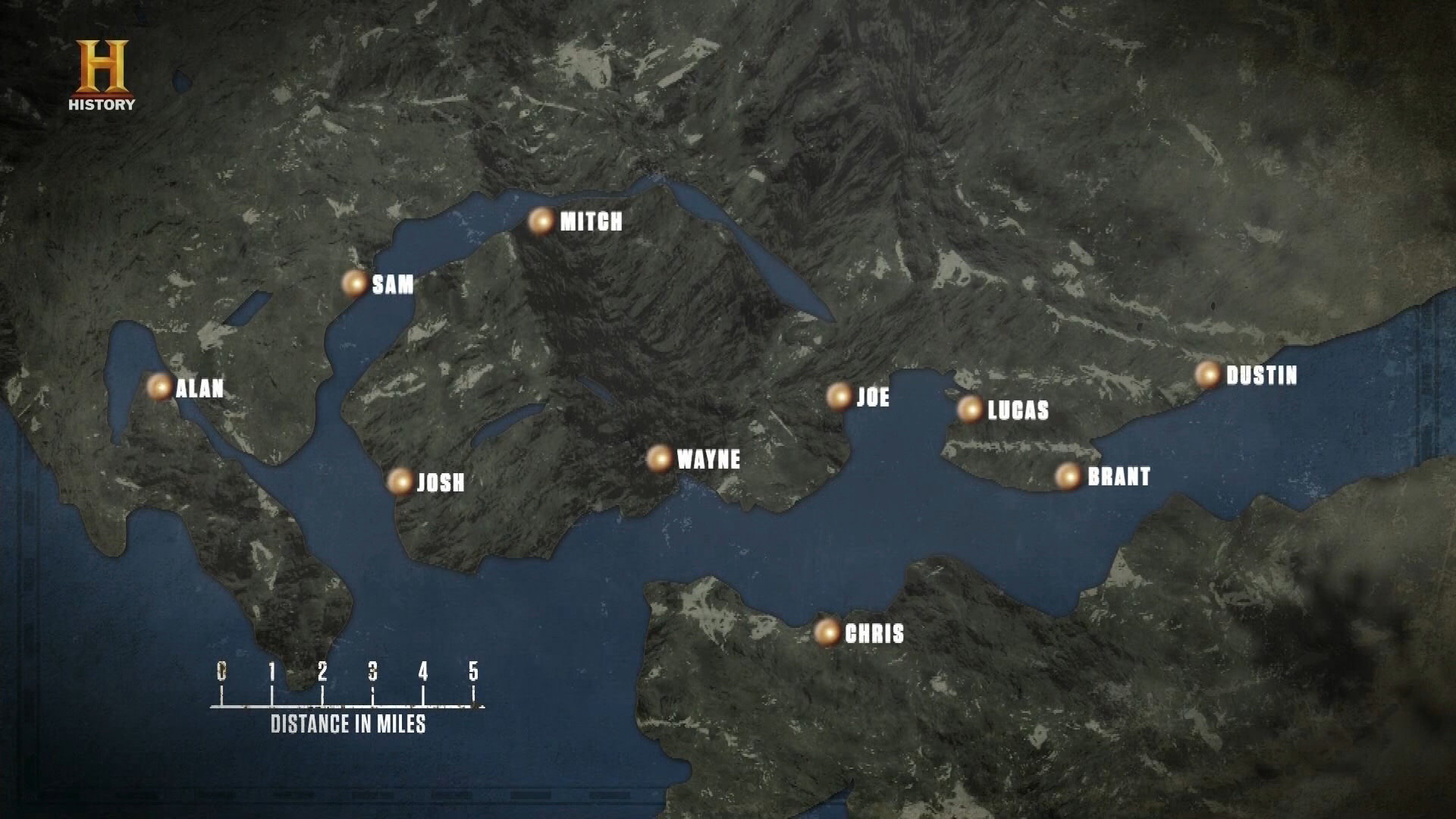Select Lucas's map marker

point(969,409)
